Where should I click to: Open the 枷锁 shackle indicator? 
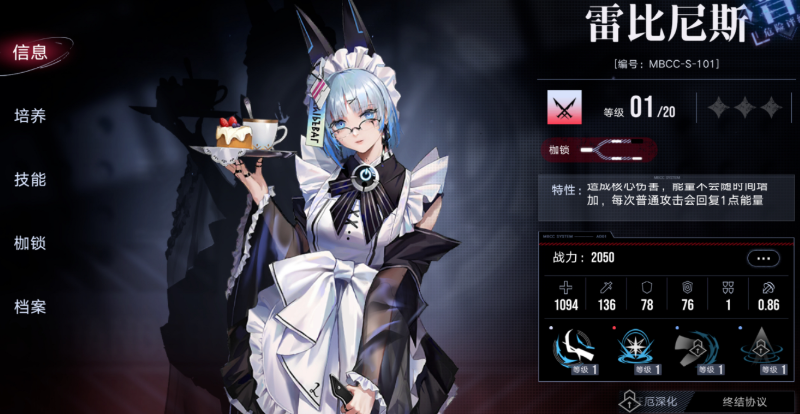pos(597,152)
